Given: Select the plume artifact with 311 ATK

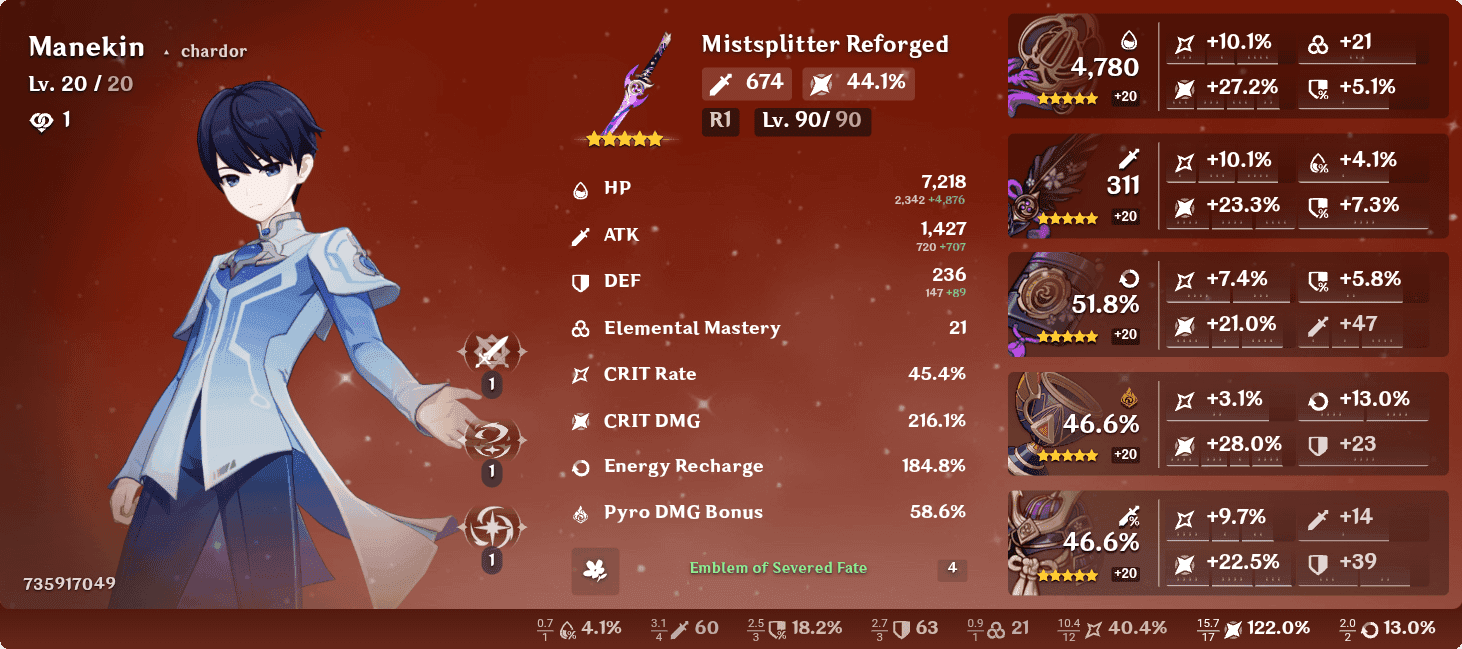Looking at the screenshot, I should (1060, 186).
